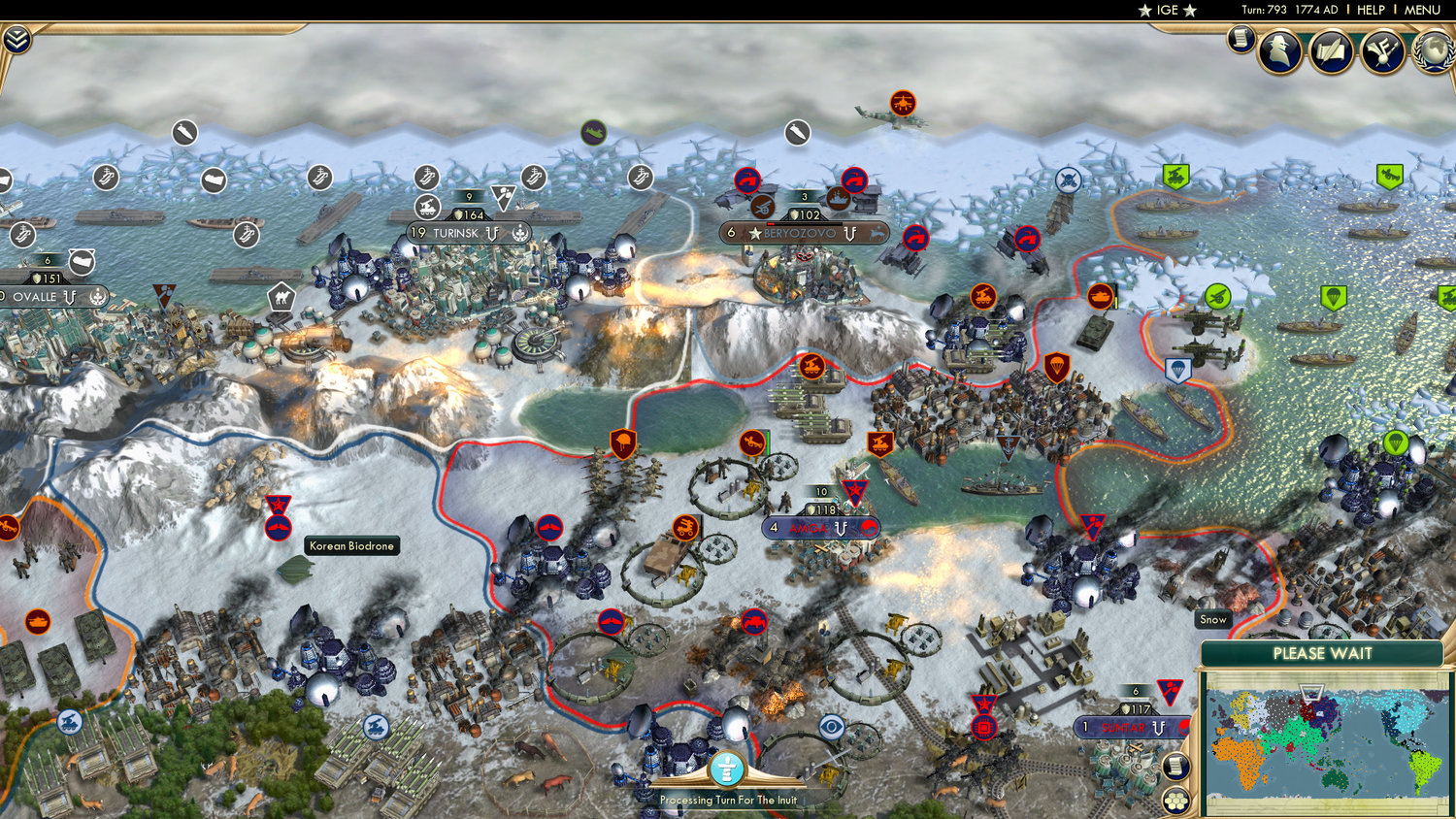
Task: Open the Espionage overview
Action: (1279, 51)
